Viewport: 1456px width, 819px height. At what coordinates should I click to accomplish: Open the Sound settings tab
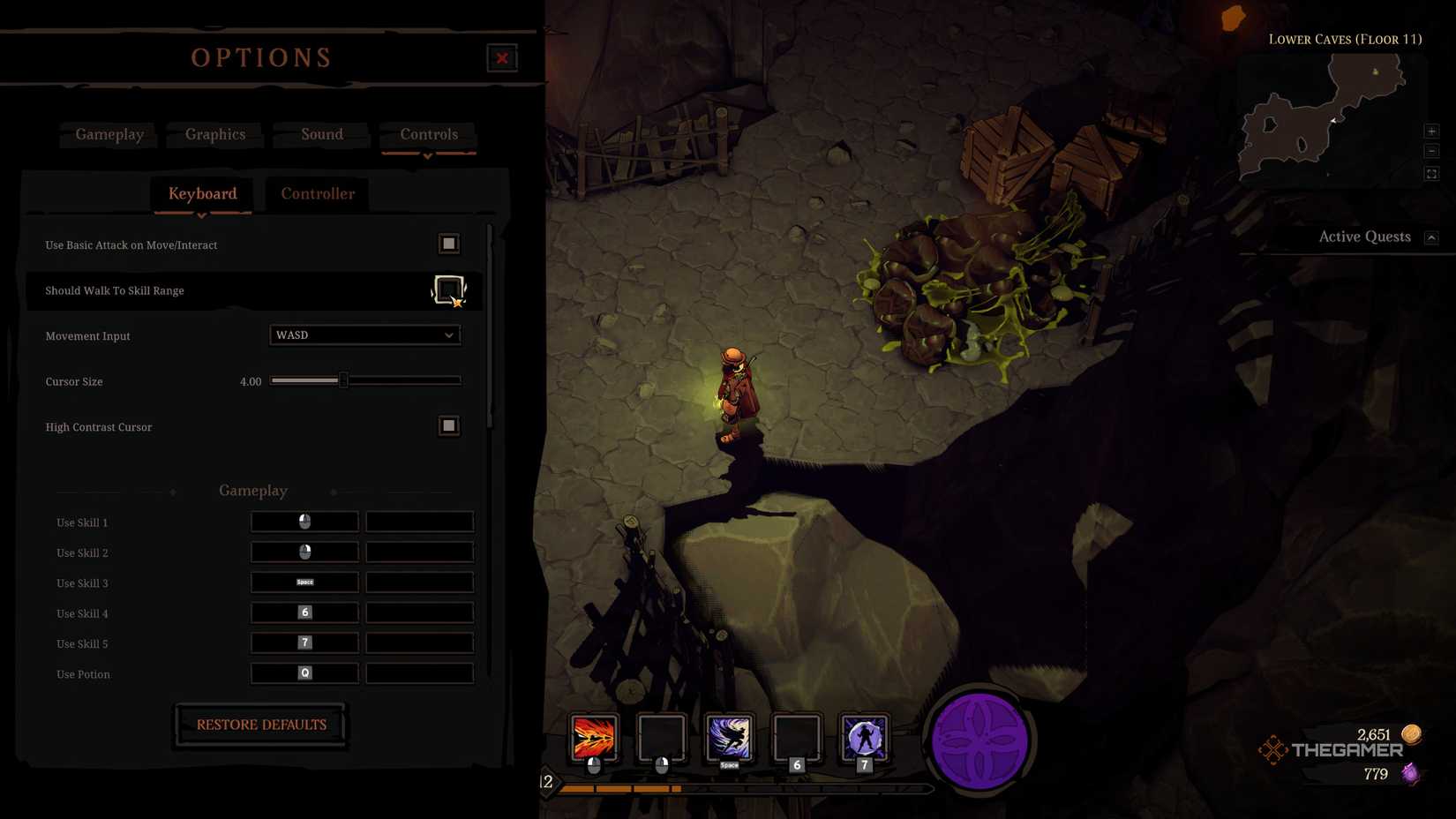[x=321, y=134]
